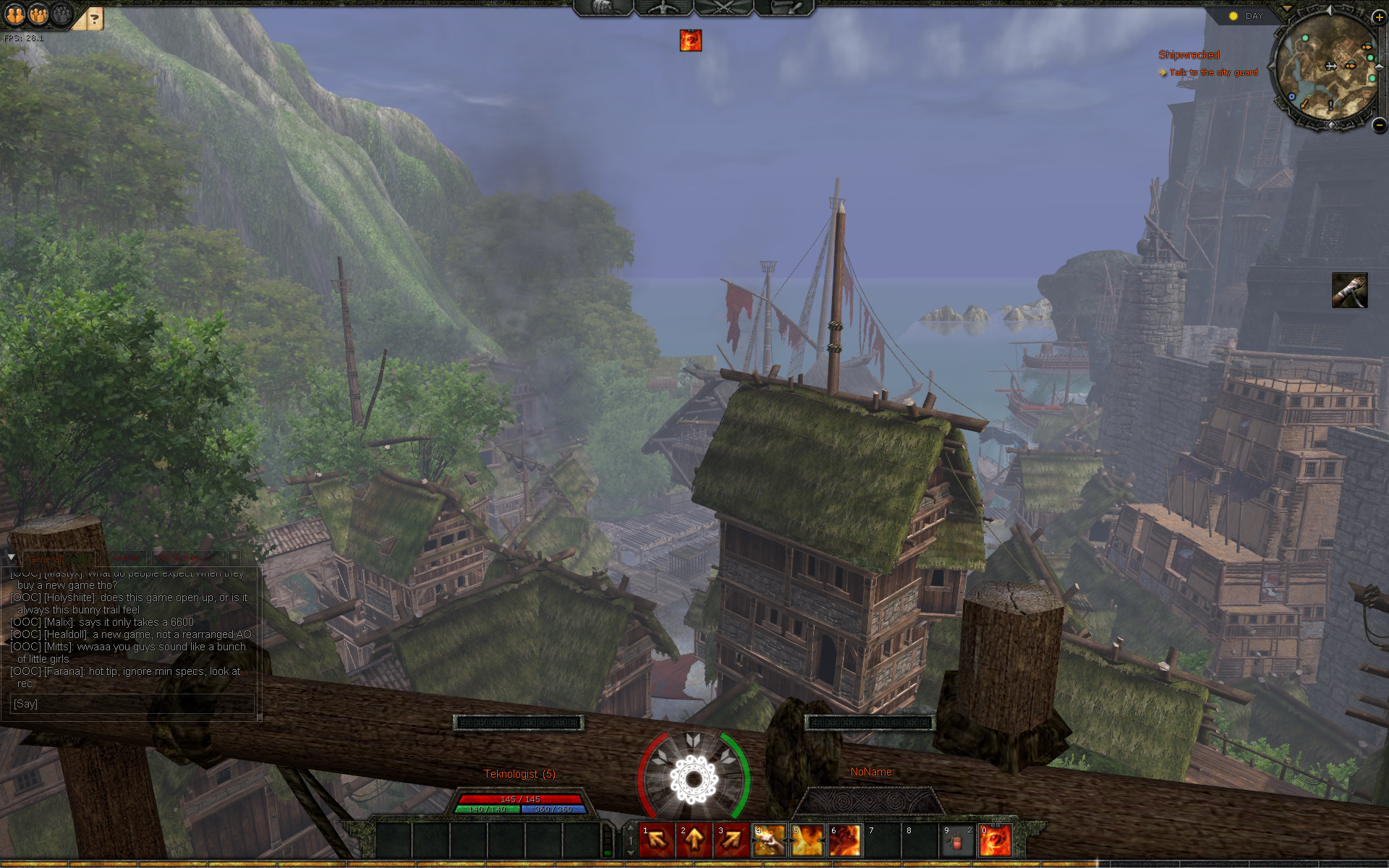Screen dimensions: 1389x868
Task: Click the asterisk chat tab
Action: click(x=234, y=557)
